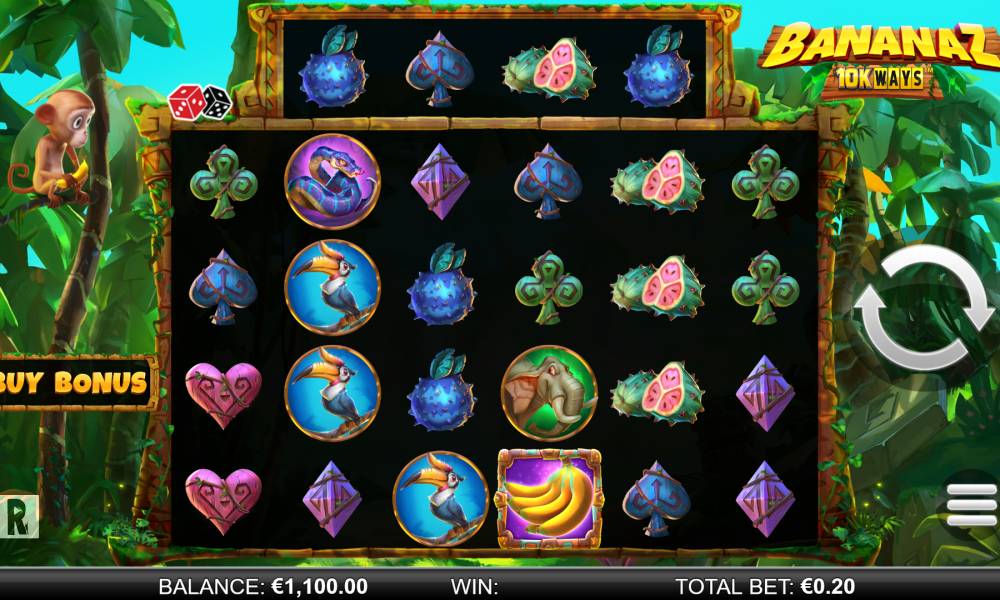The height and width of the screenshot is (600, 1000).
Task: Open the Buy Bonus feature
Action: pyautogui.click(x=75, y=382)
